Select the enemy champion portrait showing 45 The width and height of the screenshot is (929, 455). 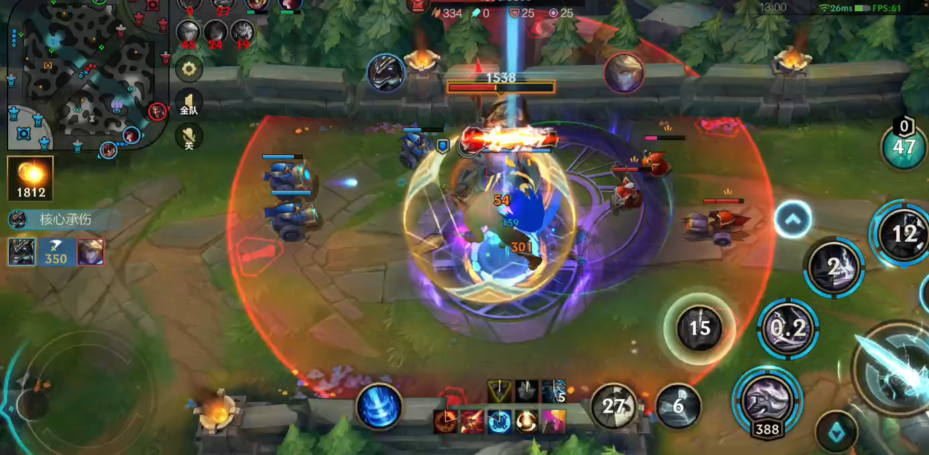[188, 33]
